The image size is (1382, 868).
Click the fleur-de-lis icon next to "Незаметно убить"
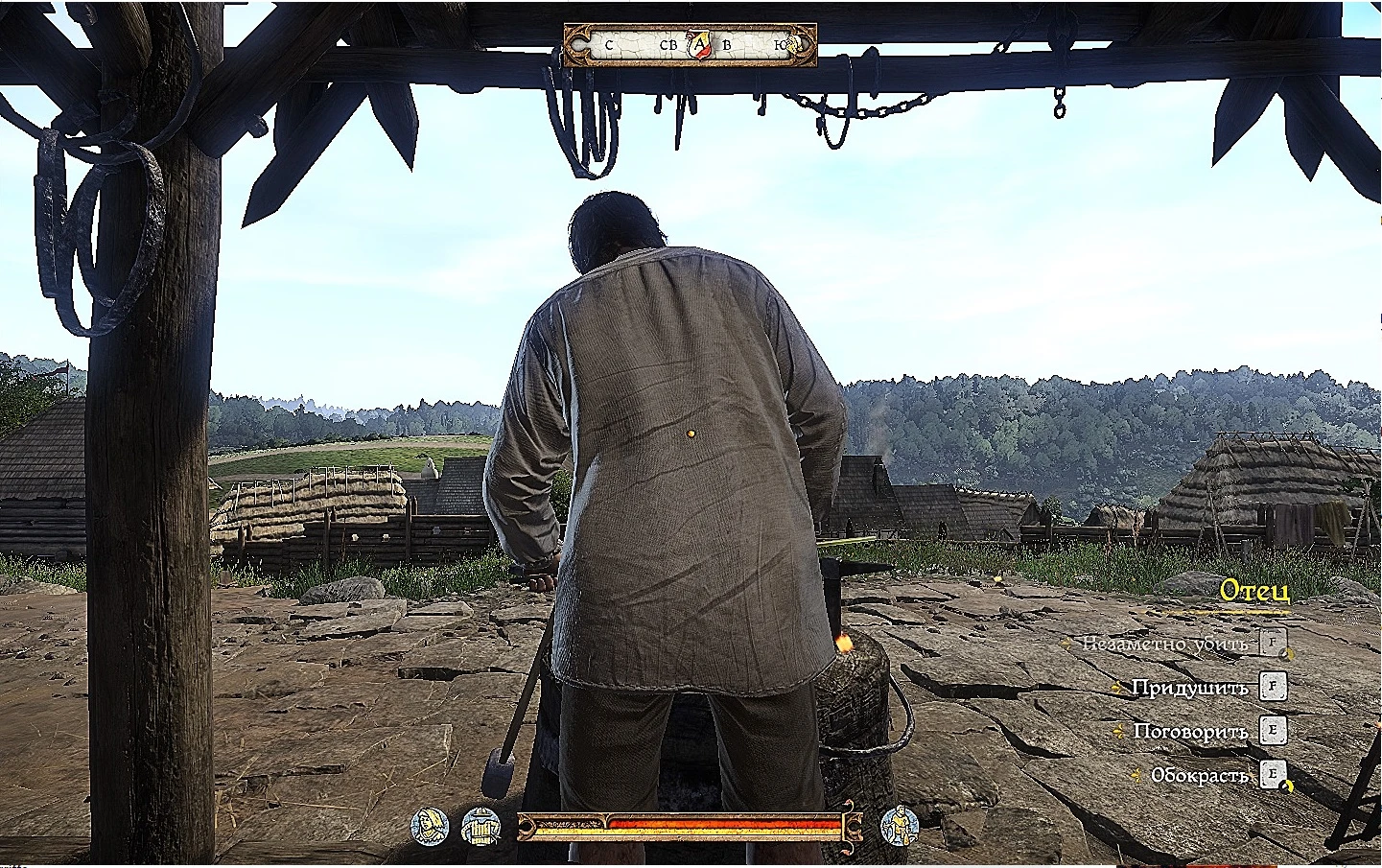(1067, 643)
